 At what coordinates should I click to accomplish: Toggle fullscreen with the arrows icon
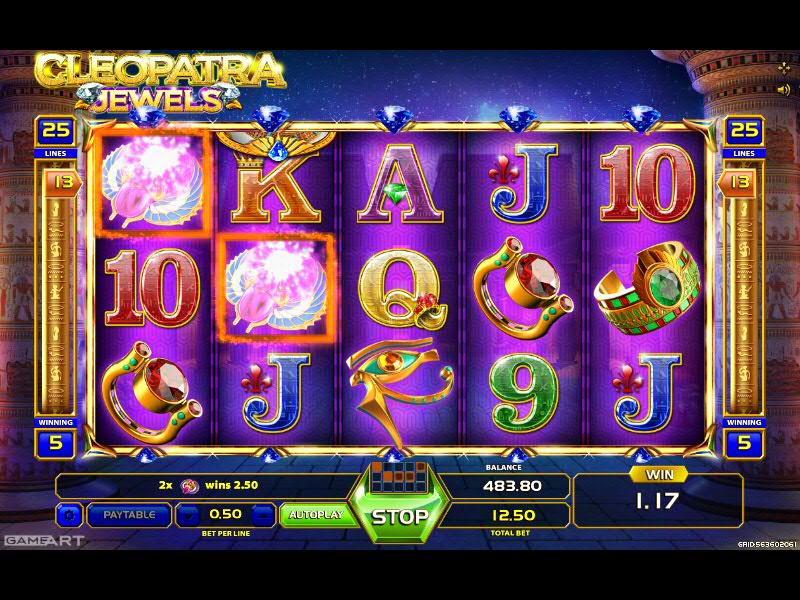coord(783,68)
